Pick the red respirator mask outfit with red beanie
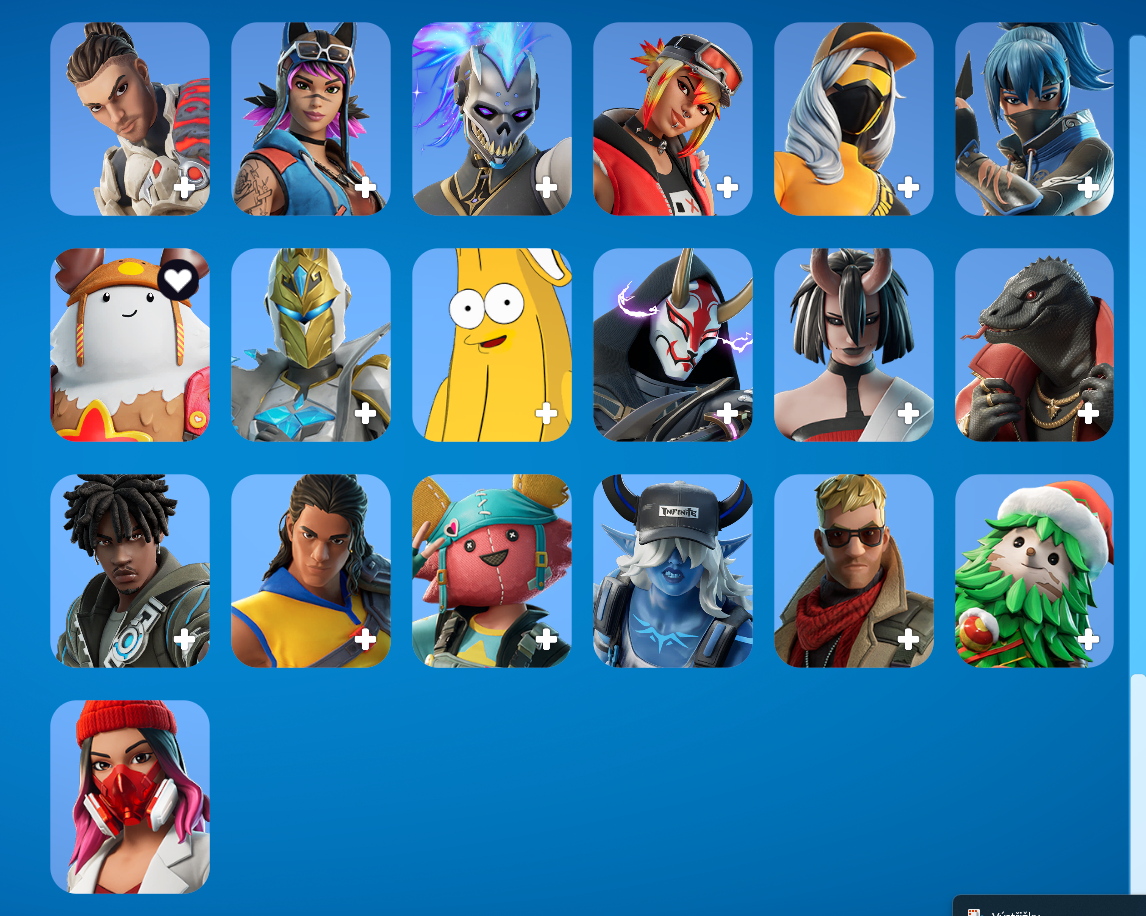The image size is (1146, 916). (x=130, y=796)
